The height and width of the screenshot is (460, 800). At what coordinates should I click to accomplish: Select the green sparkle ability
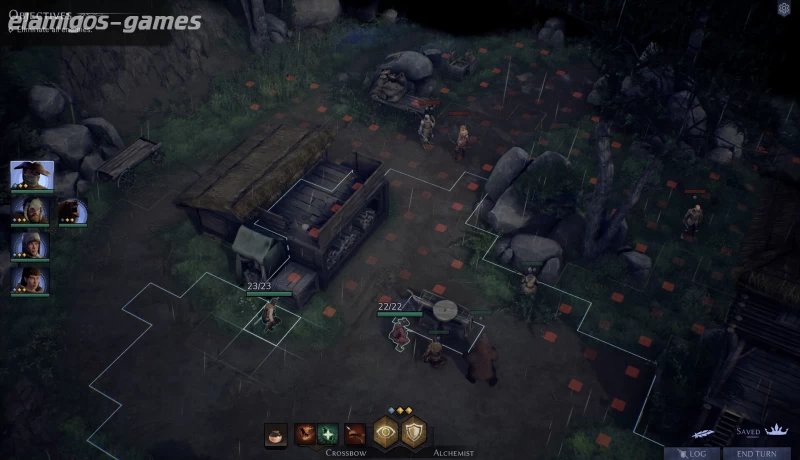click(328, 435)
